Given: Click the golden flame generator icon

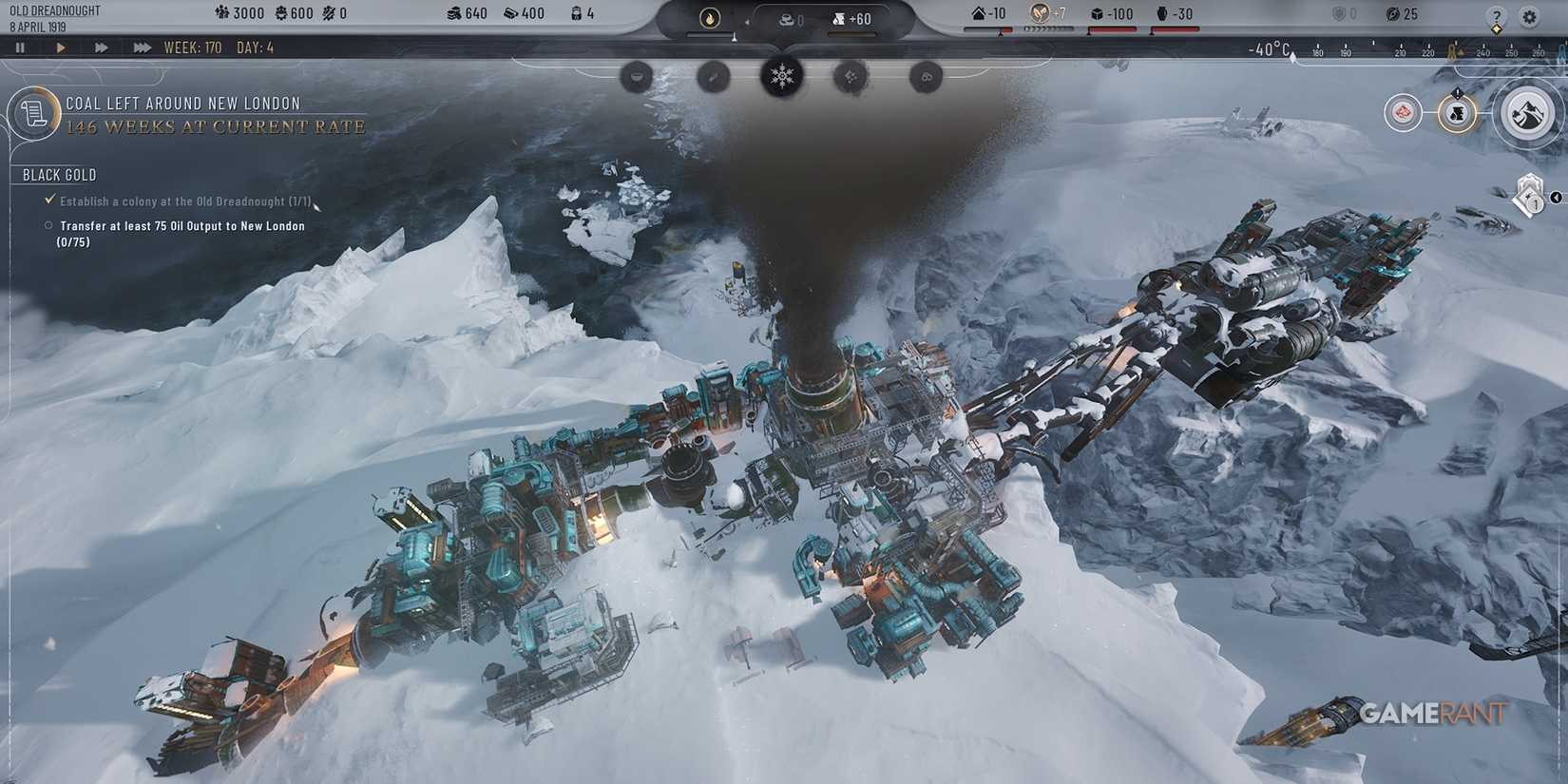Looking at the screenshot, I should point(708,18).
